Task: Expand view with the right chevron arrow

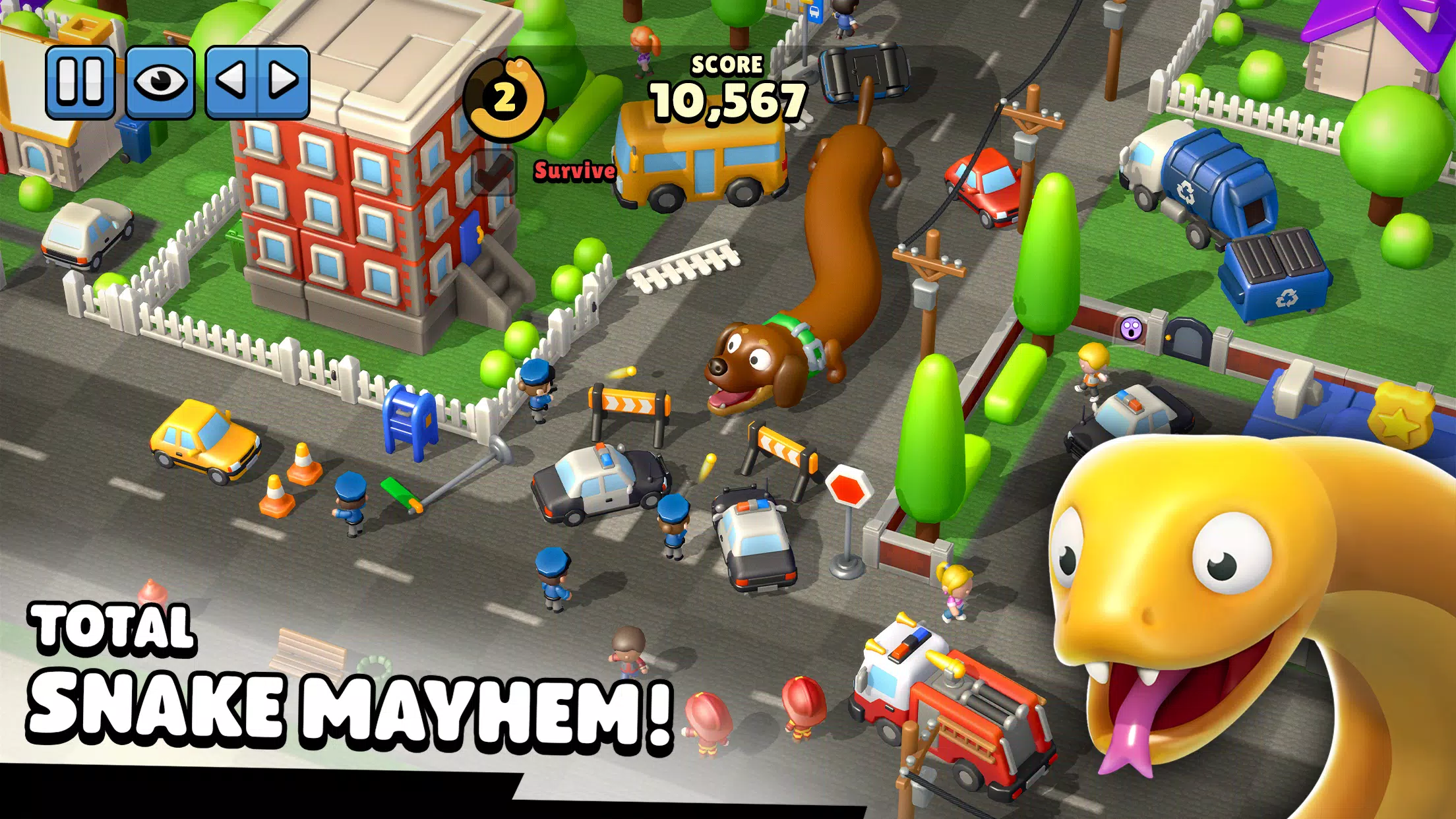Action: pyautogui.click(x=284, y=79)
